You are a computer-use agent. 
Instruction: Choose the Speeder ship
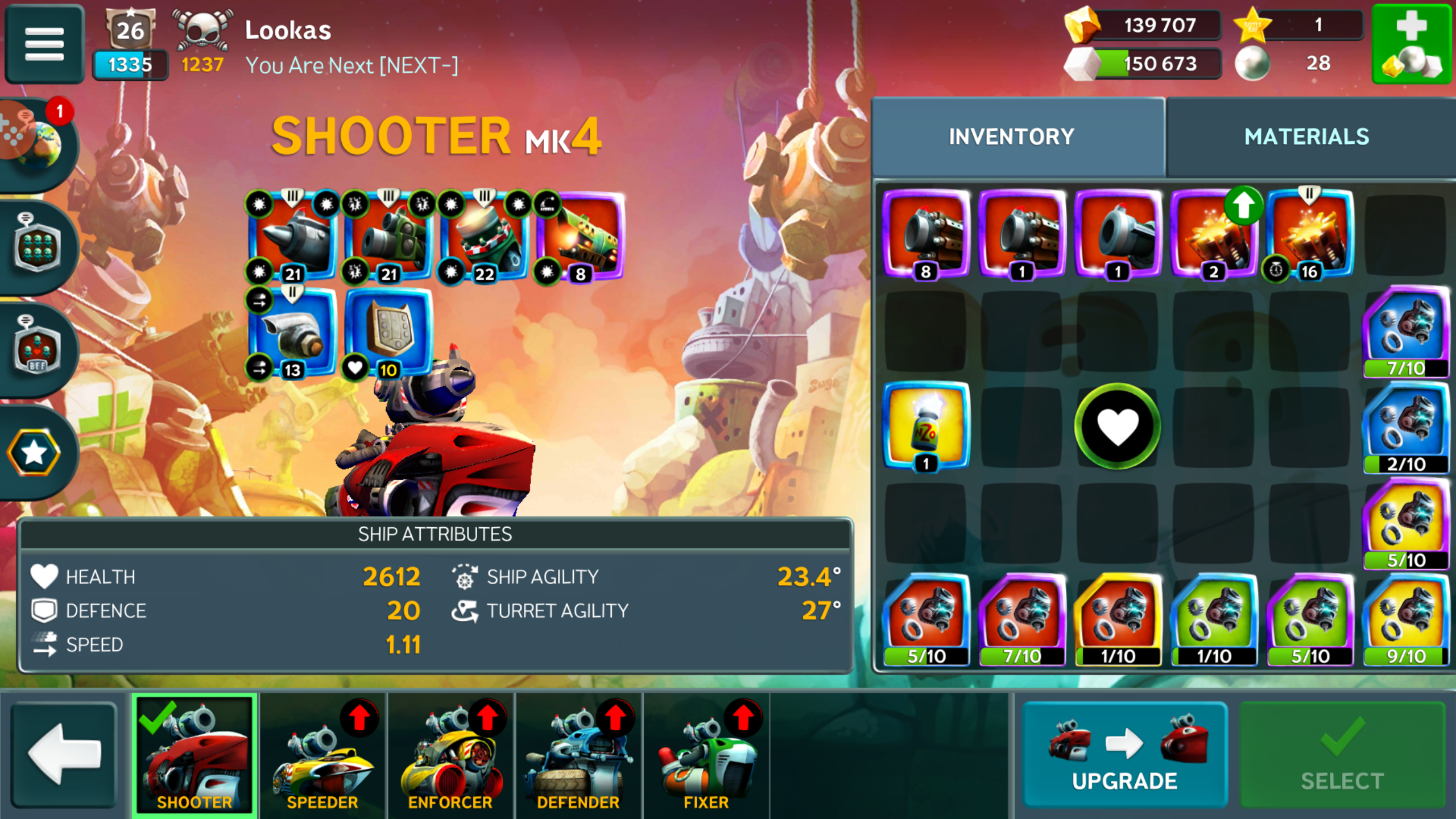[x=322, y=755]
